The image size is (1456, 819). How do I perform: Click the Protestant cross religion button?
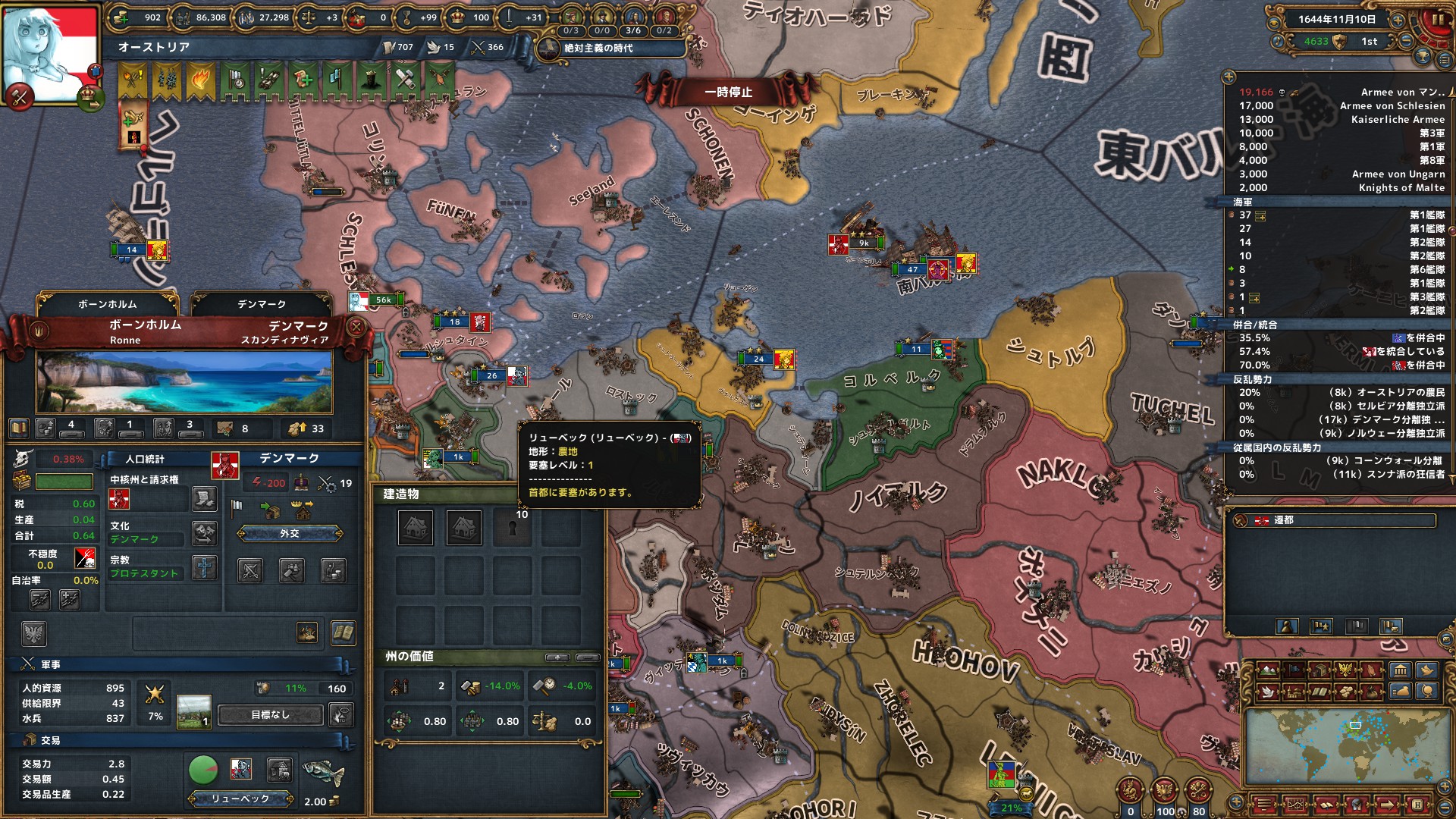click(205, 568)
